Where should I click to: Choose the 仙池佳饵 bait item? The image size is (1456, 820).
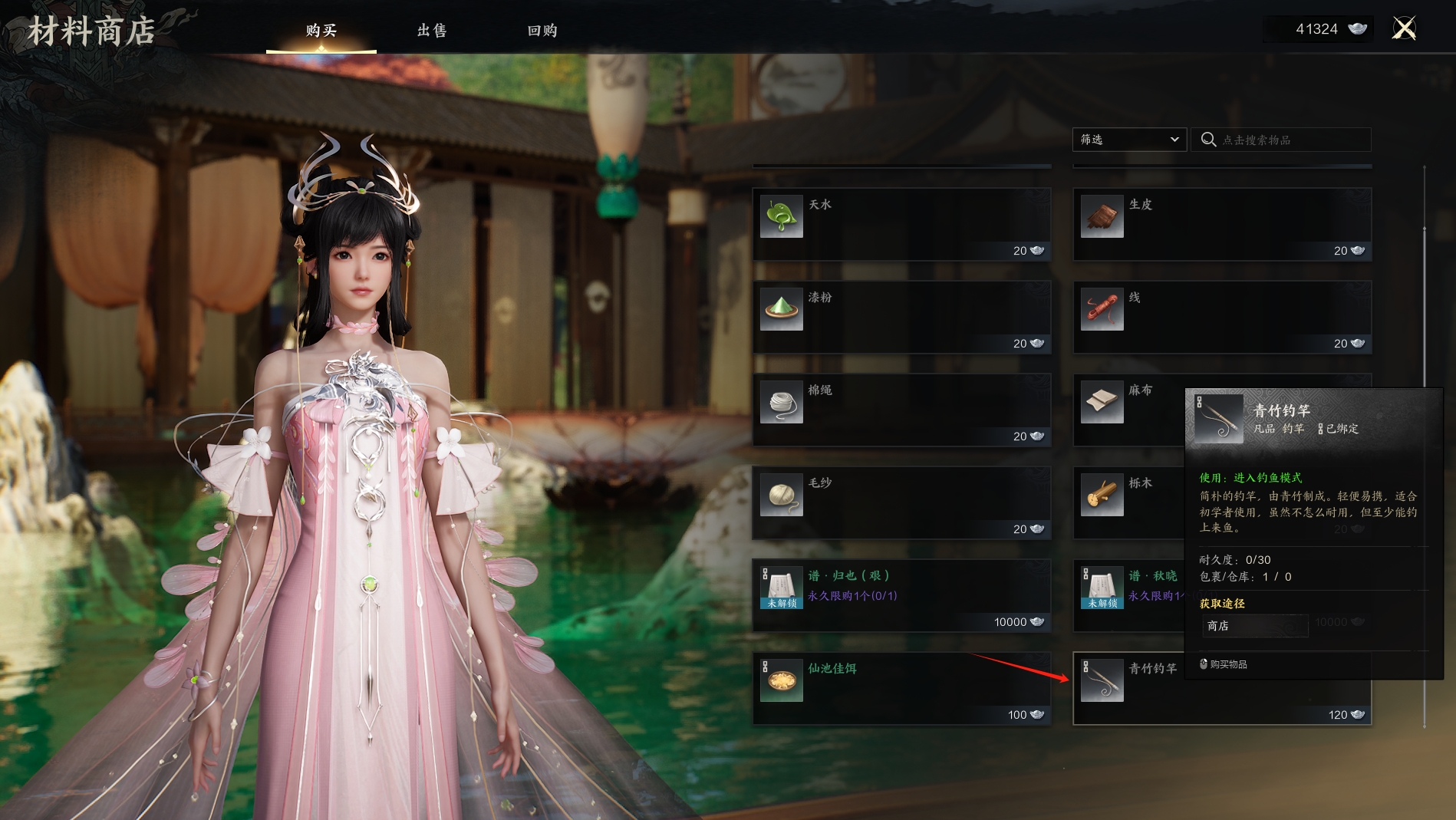901,689
